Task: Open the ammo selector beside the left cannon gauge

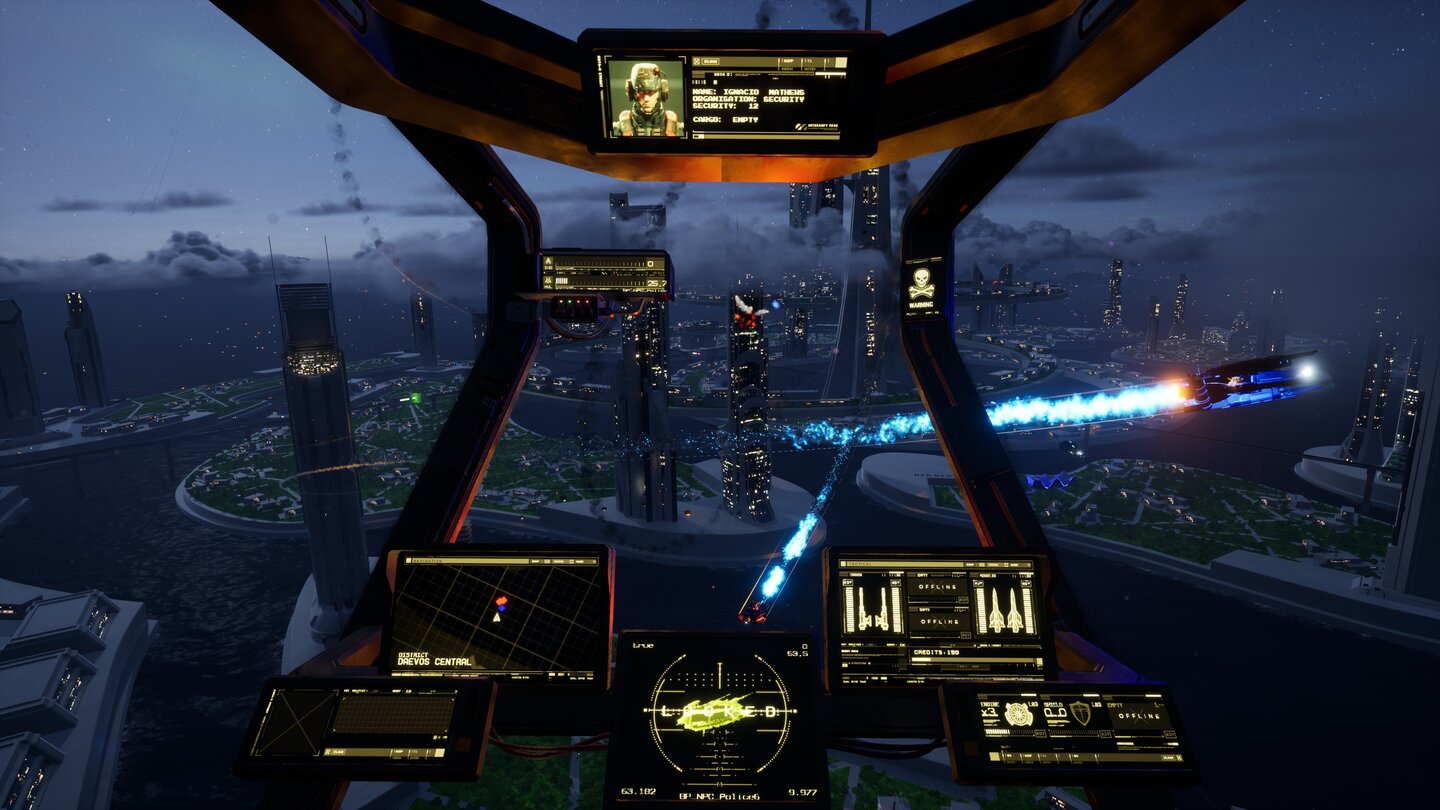Action: pos(846,582)
